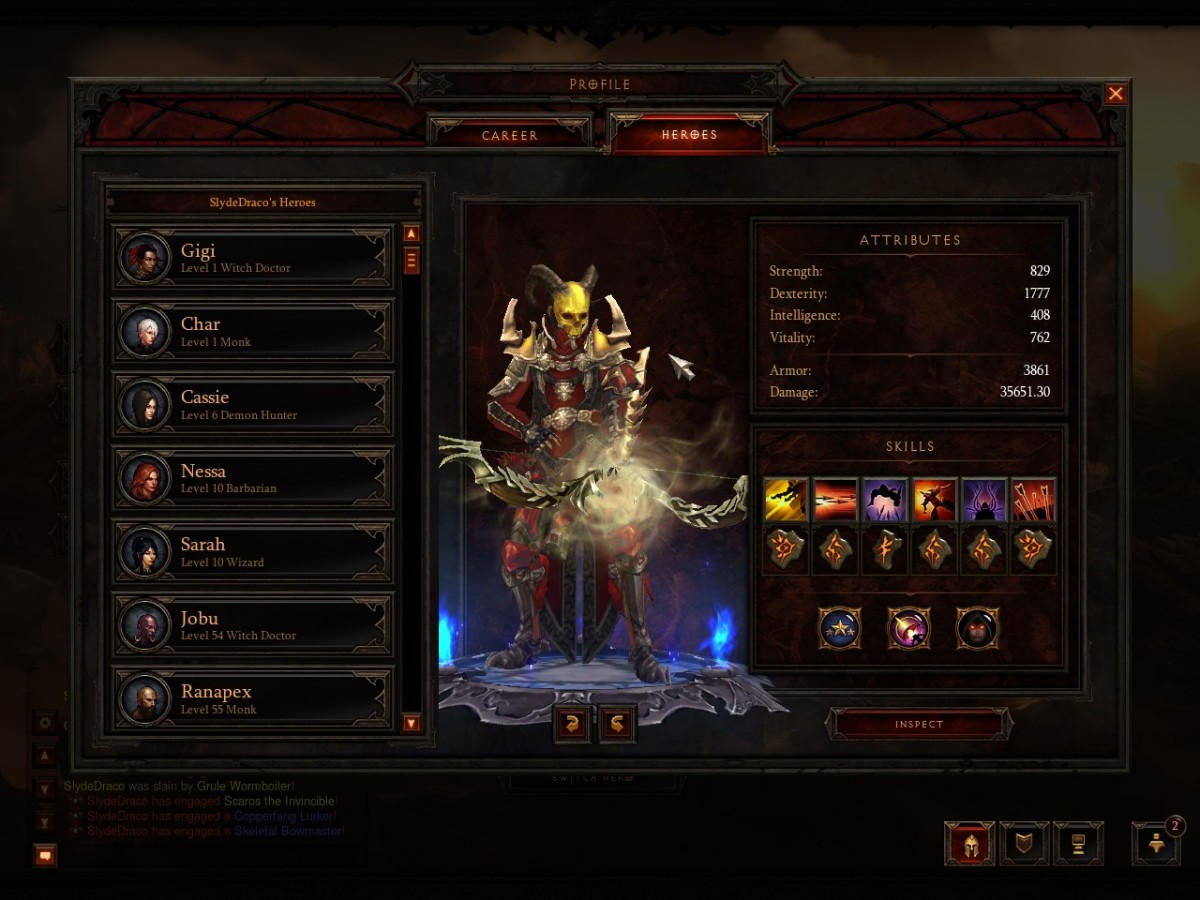Close the Profile window
Screen dimensions: 1200x900
tap(1115, 94)
